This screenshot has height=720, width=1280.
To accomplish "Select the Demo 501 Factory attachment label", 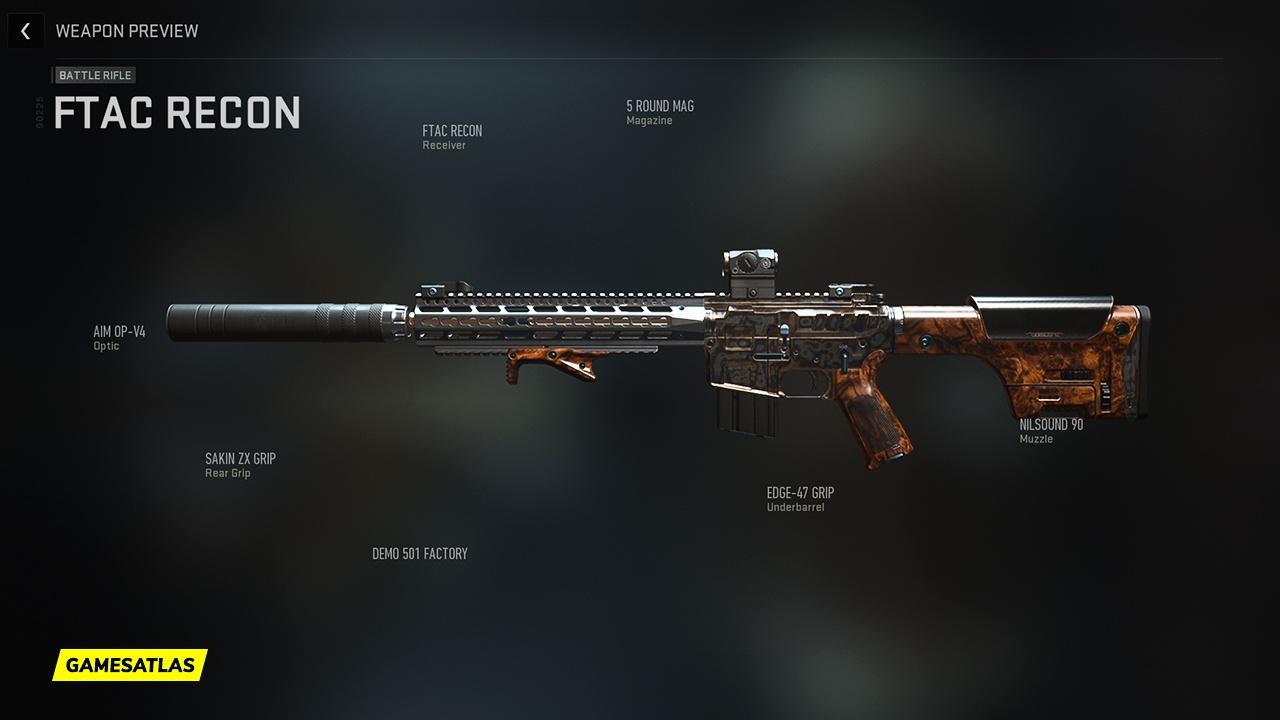I will coord(420,554).
